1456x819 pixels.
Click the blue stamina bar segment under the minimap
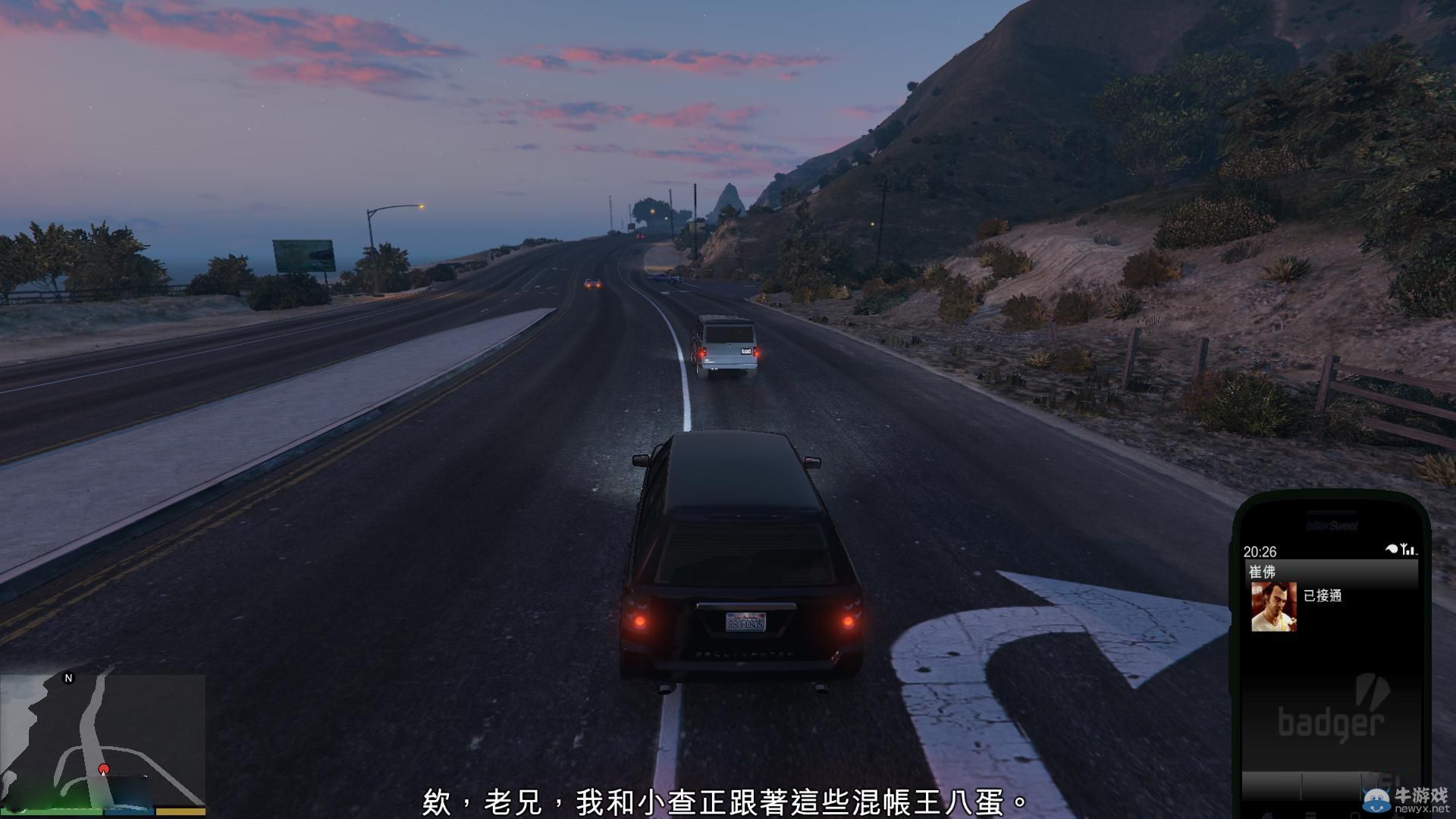tap(127, 811)
